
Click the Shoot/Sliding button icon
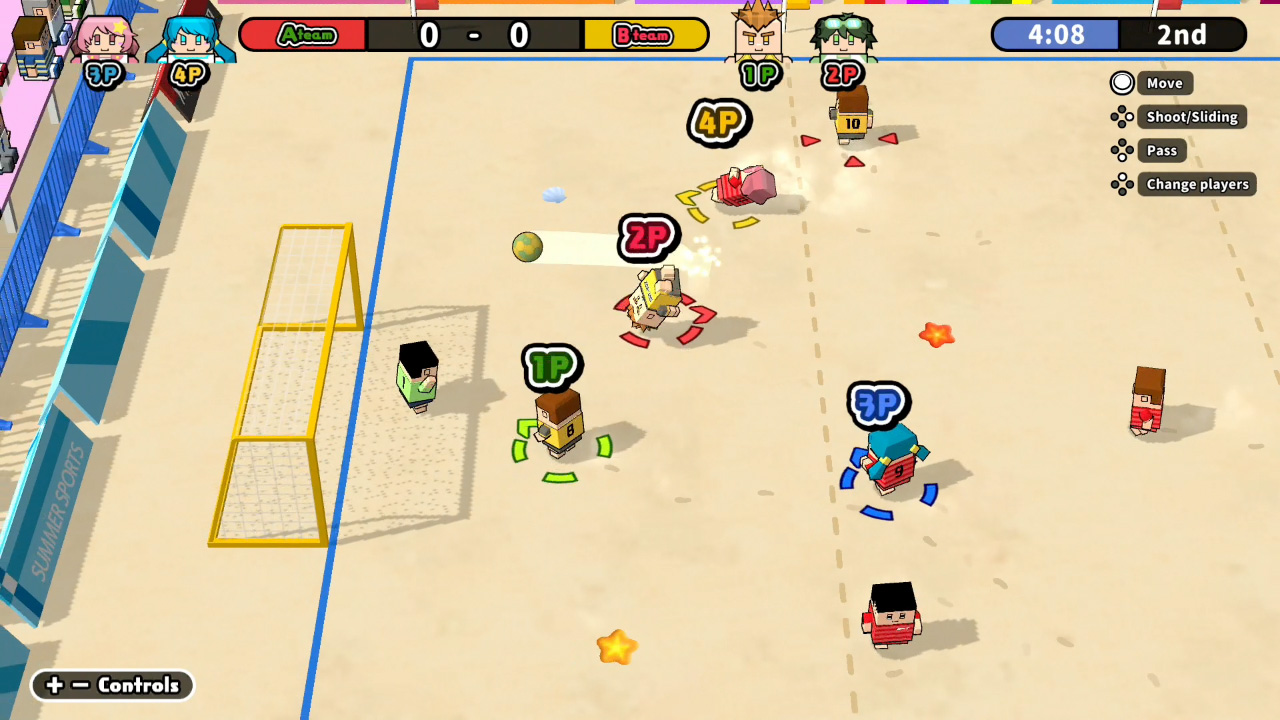coord(1122,116)
